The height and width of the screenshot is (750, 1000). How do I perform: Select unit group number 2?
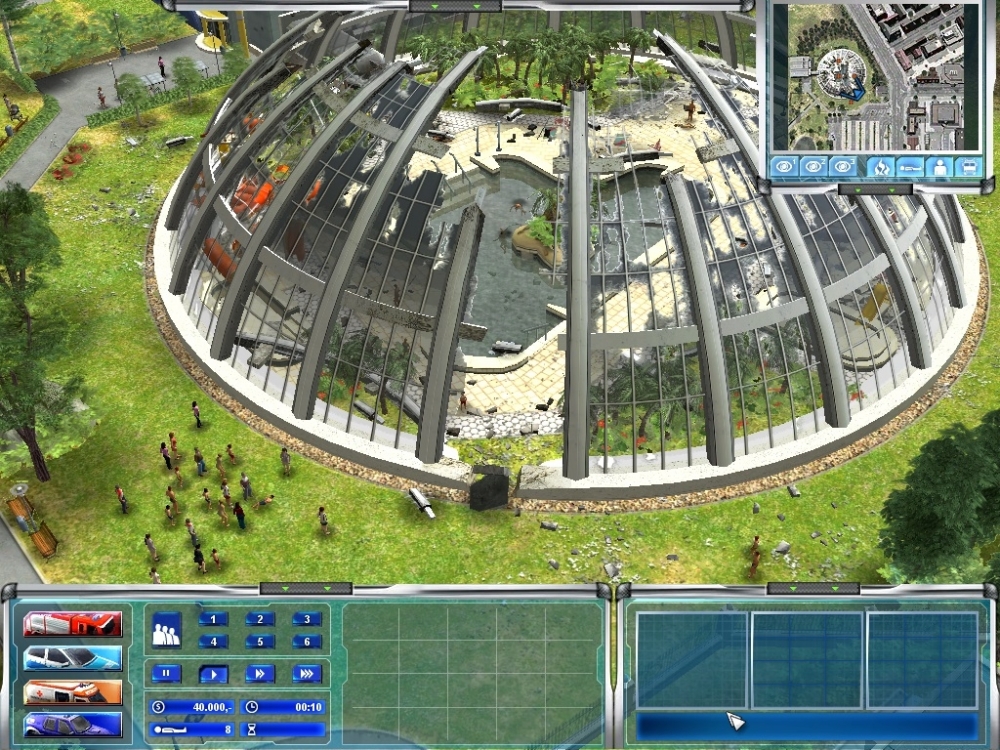(260, 619)
